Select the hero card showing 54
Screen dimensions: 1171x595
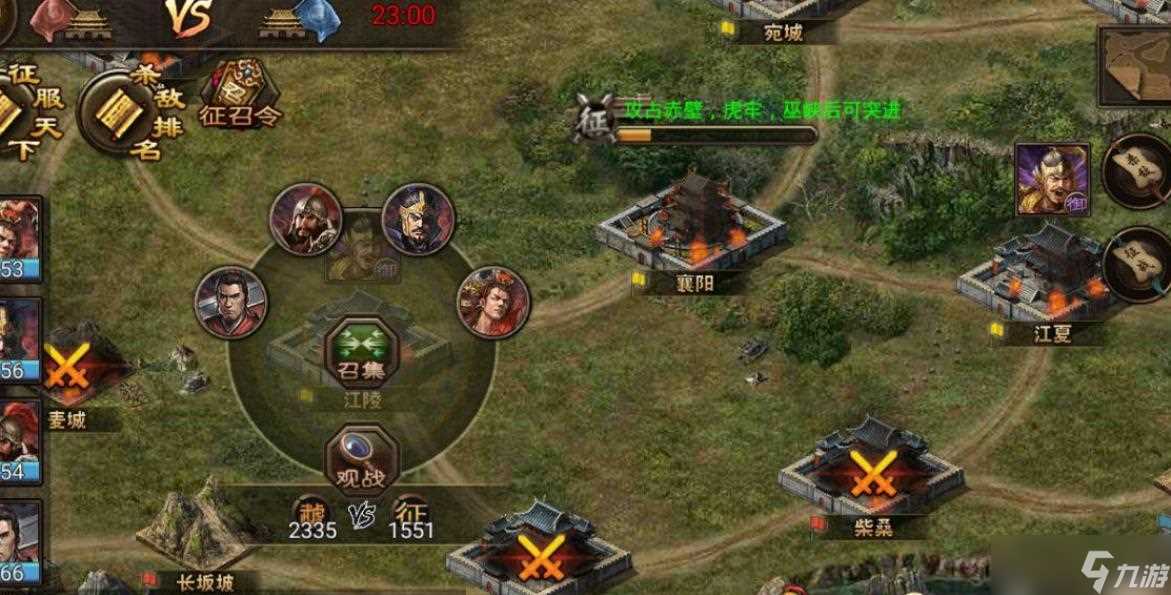click(x=19, y=441)
